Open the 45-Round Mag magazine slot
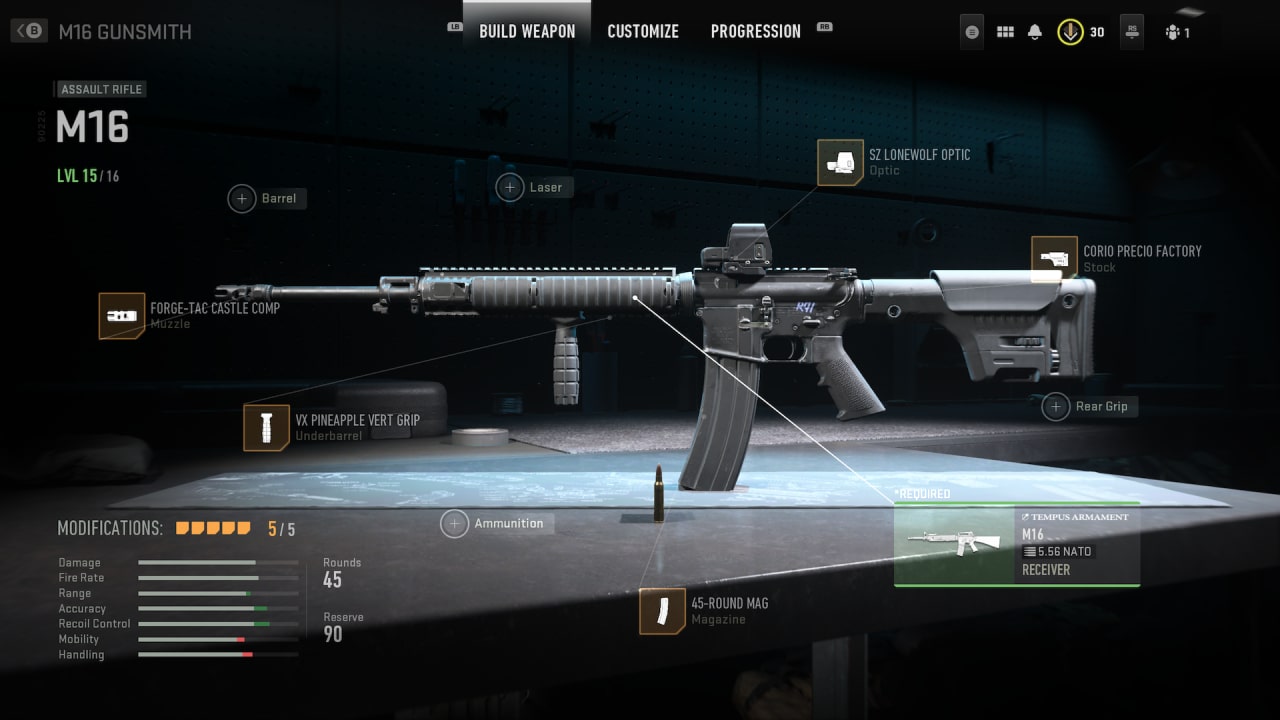The width and height of the screenshot is (1280, 720). tap(662, 611)
